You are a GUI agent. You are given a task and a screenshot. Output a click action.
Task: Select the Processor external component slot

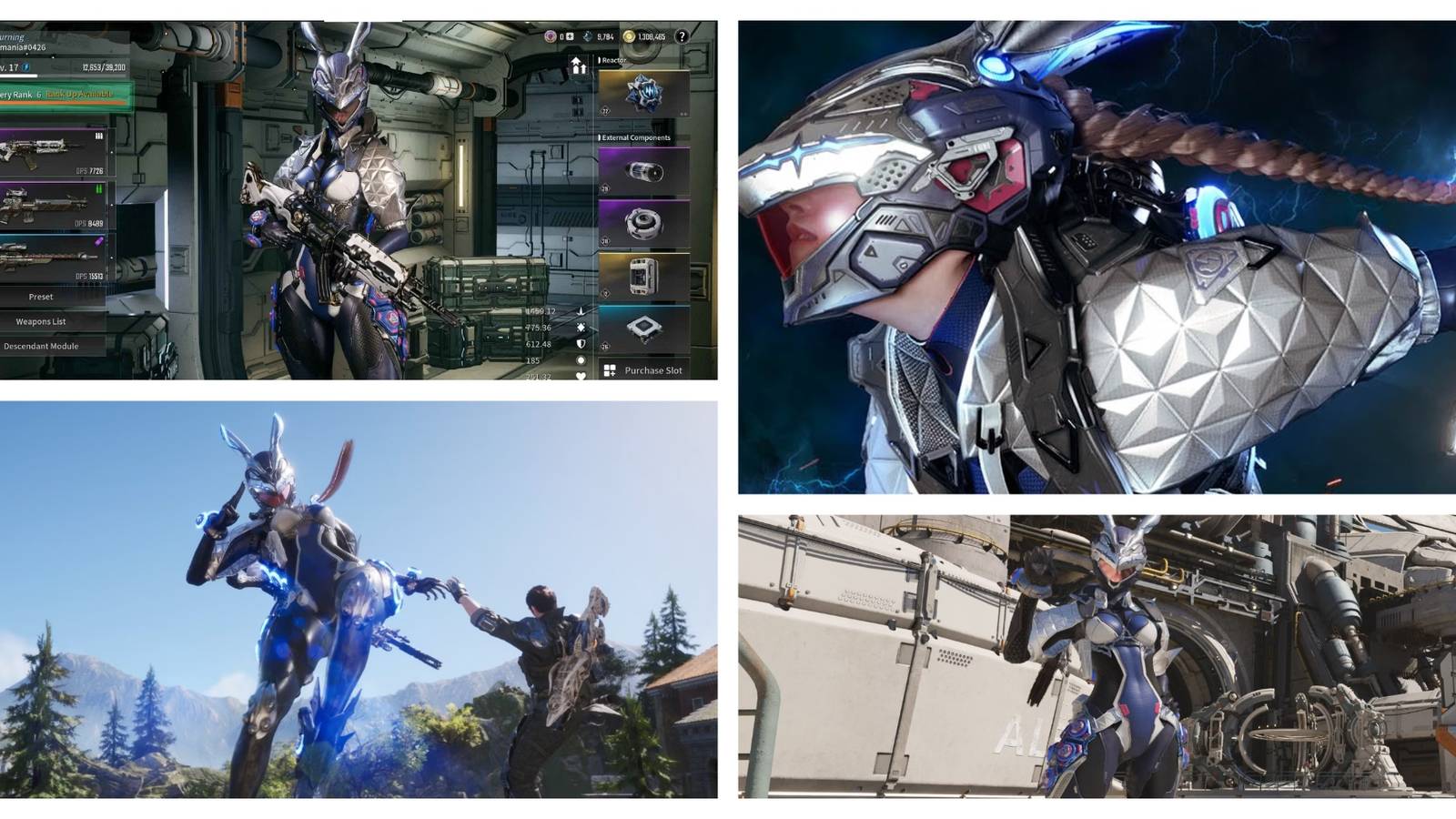point(645,326)
